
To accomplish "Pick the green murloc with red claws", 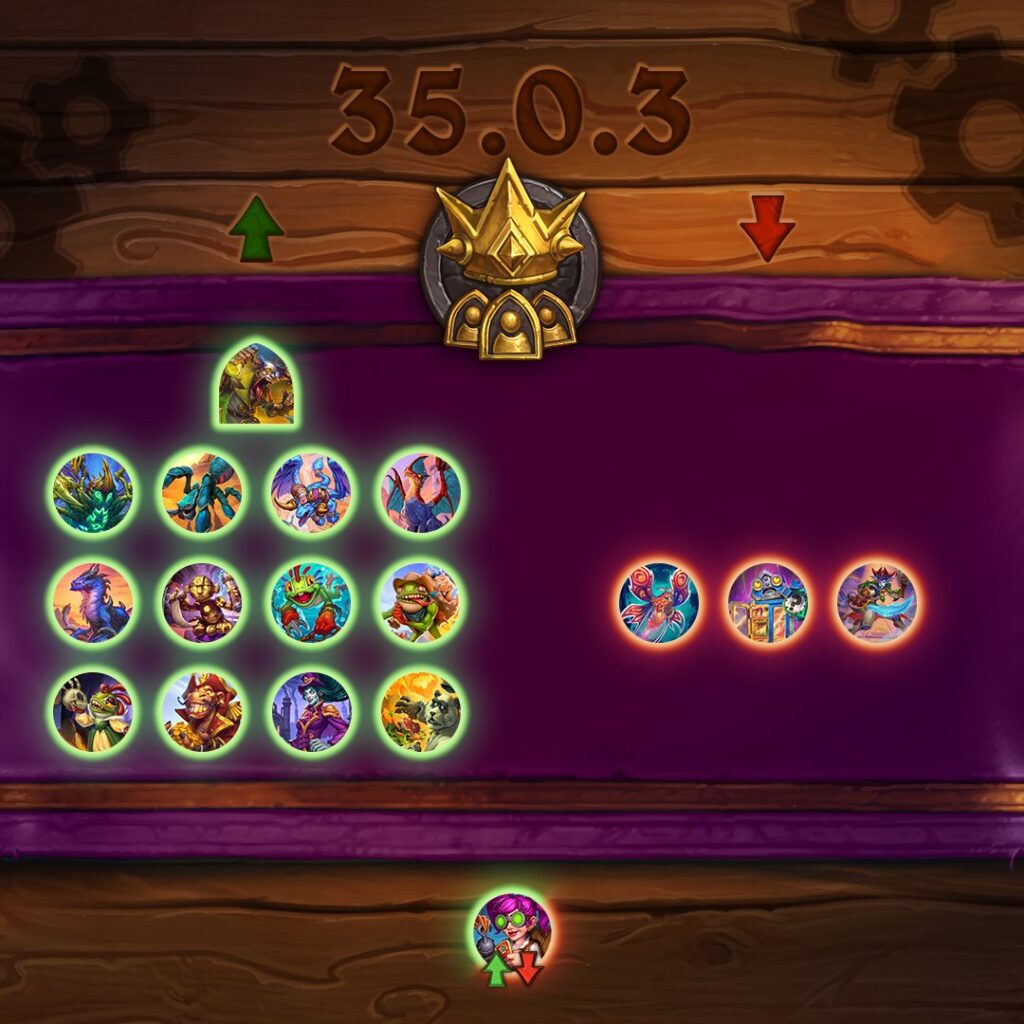I will pos(311,602).
